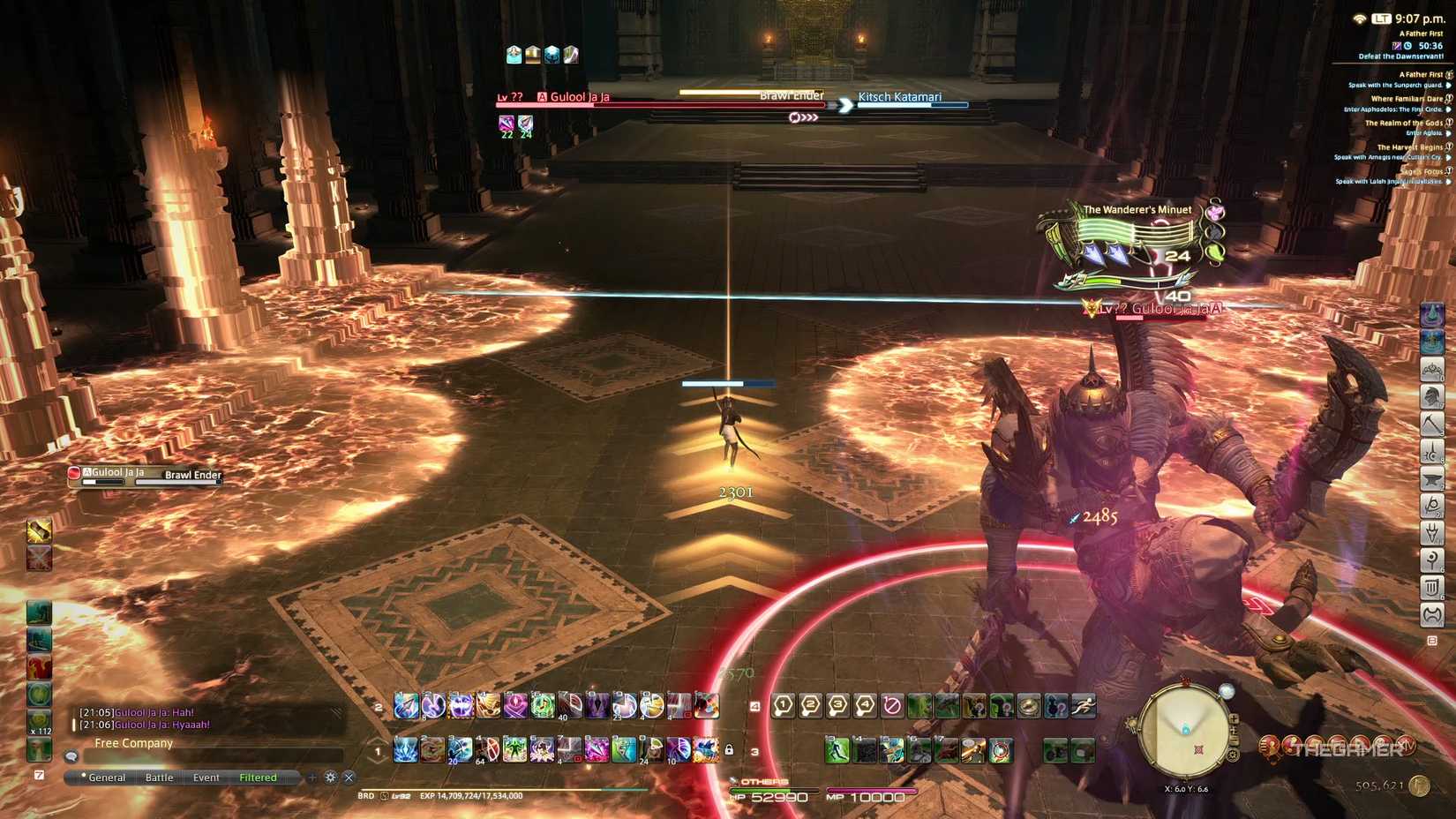
Task: Open chat modes via the speech bubble icon
Action: 71,757
